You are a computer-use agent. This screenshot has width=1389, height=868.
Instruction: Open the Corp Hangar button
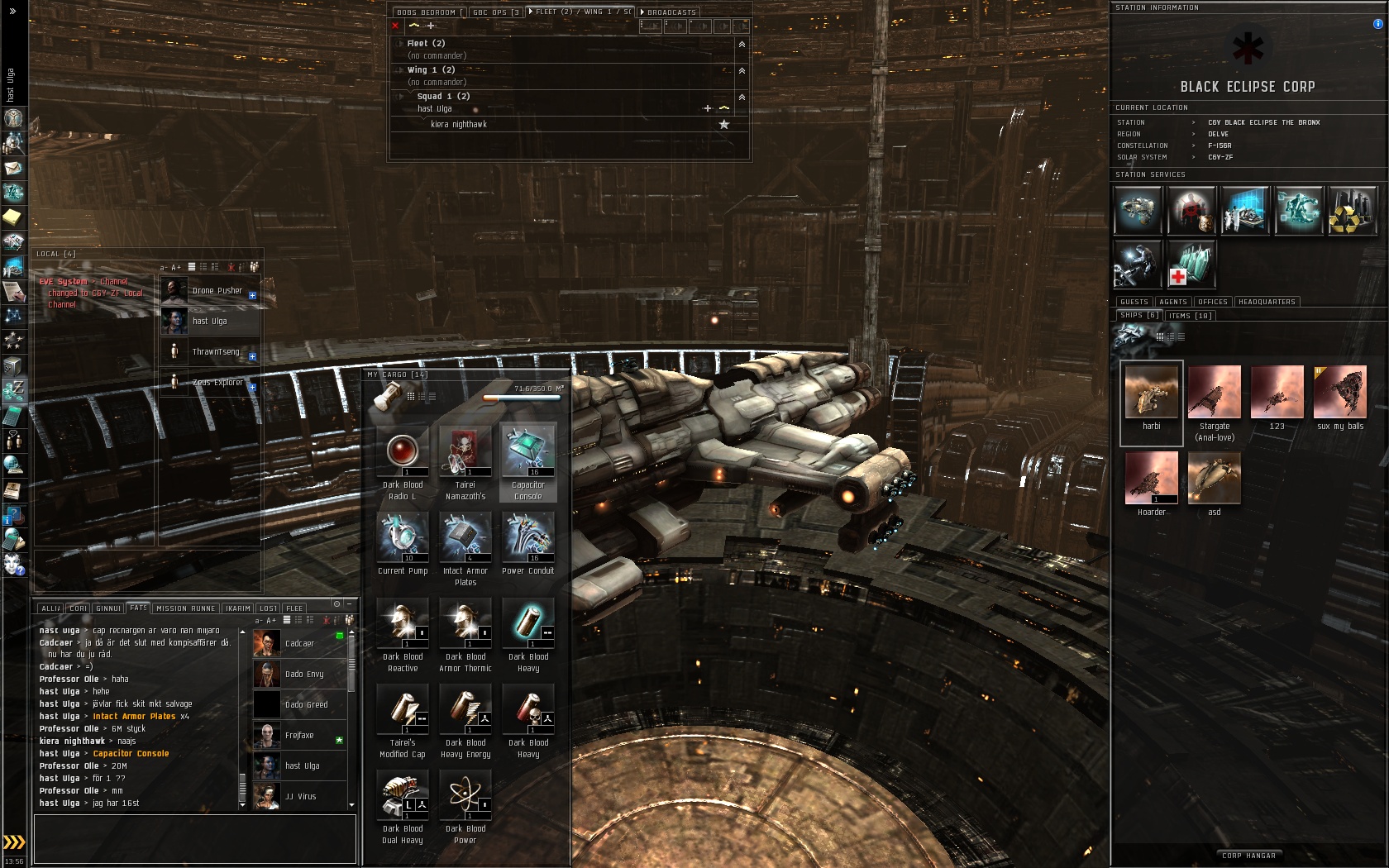(1248, 856)
